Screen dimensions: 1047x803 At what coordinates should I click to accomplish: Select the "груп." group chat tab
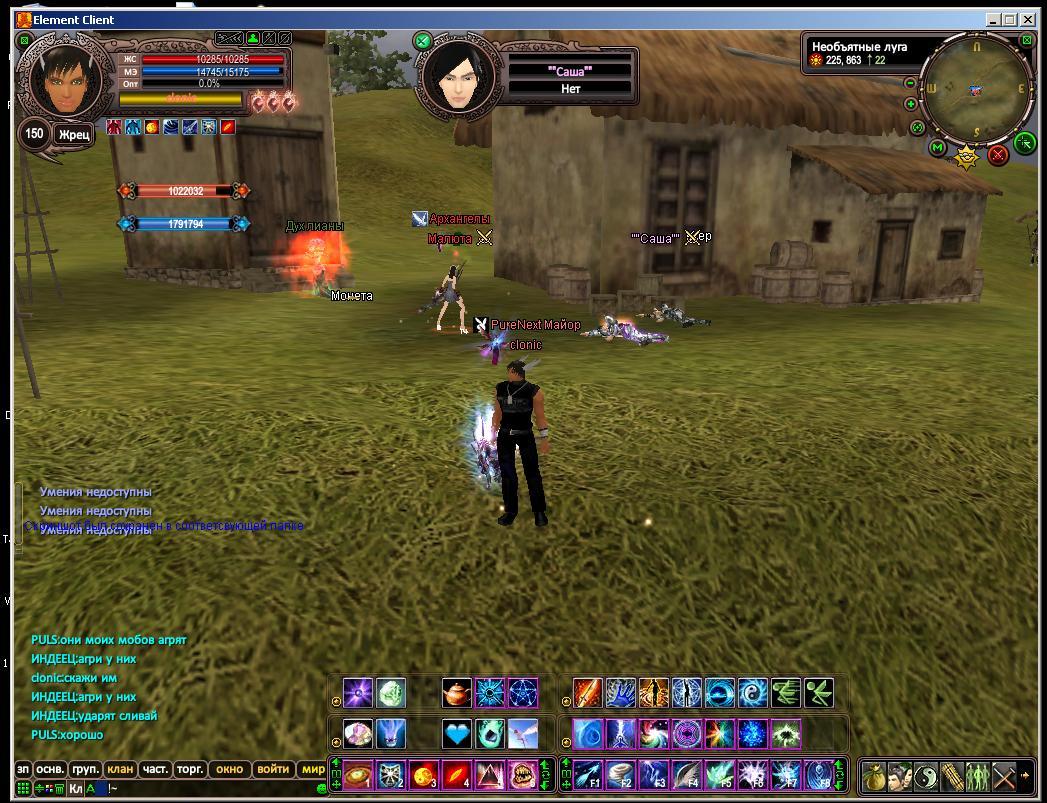86,770
